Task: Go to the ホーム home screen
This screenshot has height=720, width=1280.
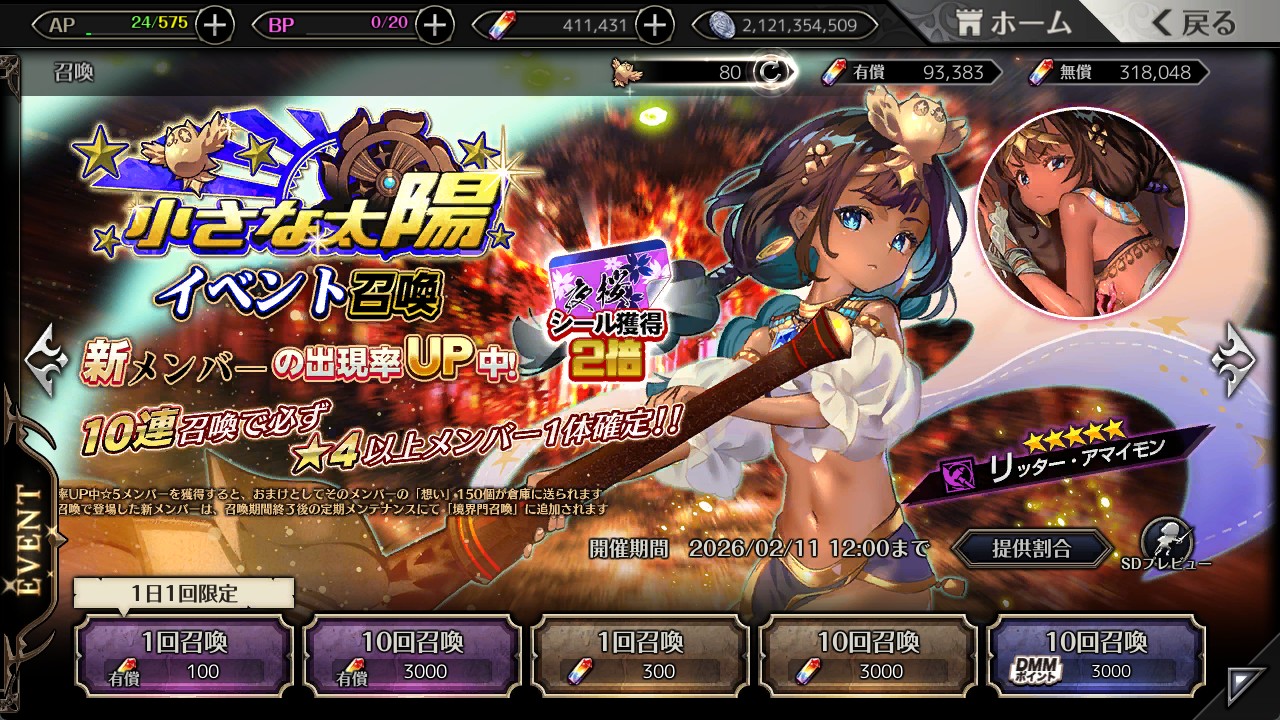Action: tap(1014, 23)
